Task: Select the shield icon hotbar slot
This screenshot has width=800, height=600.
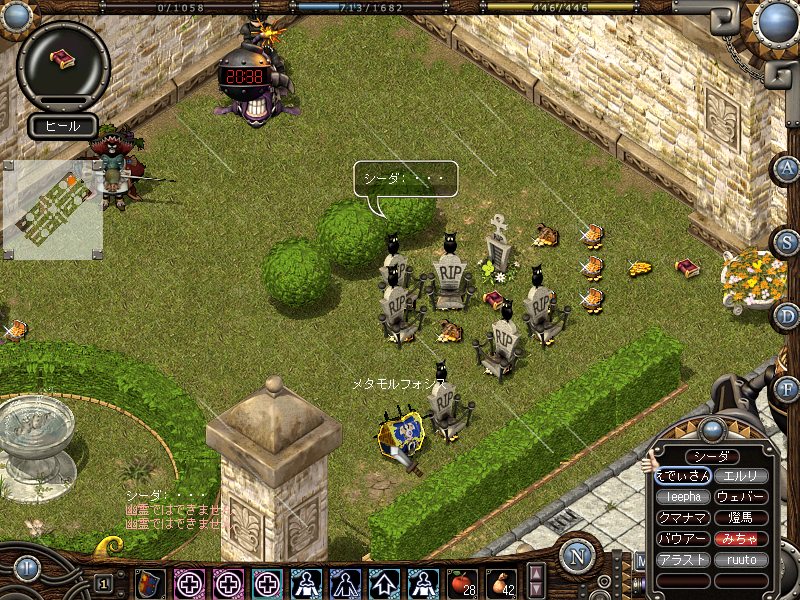Action: point(150,583)
